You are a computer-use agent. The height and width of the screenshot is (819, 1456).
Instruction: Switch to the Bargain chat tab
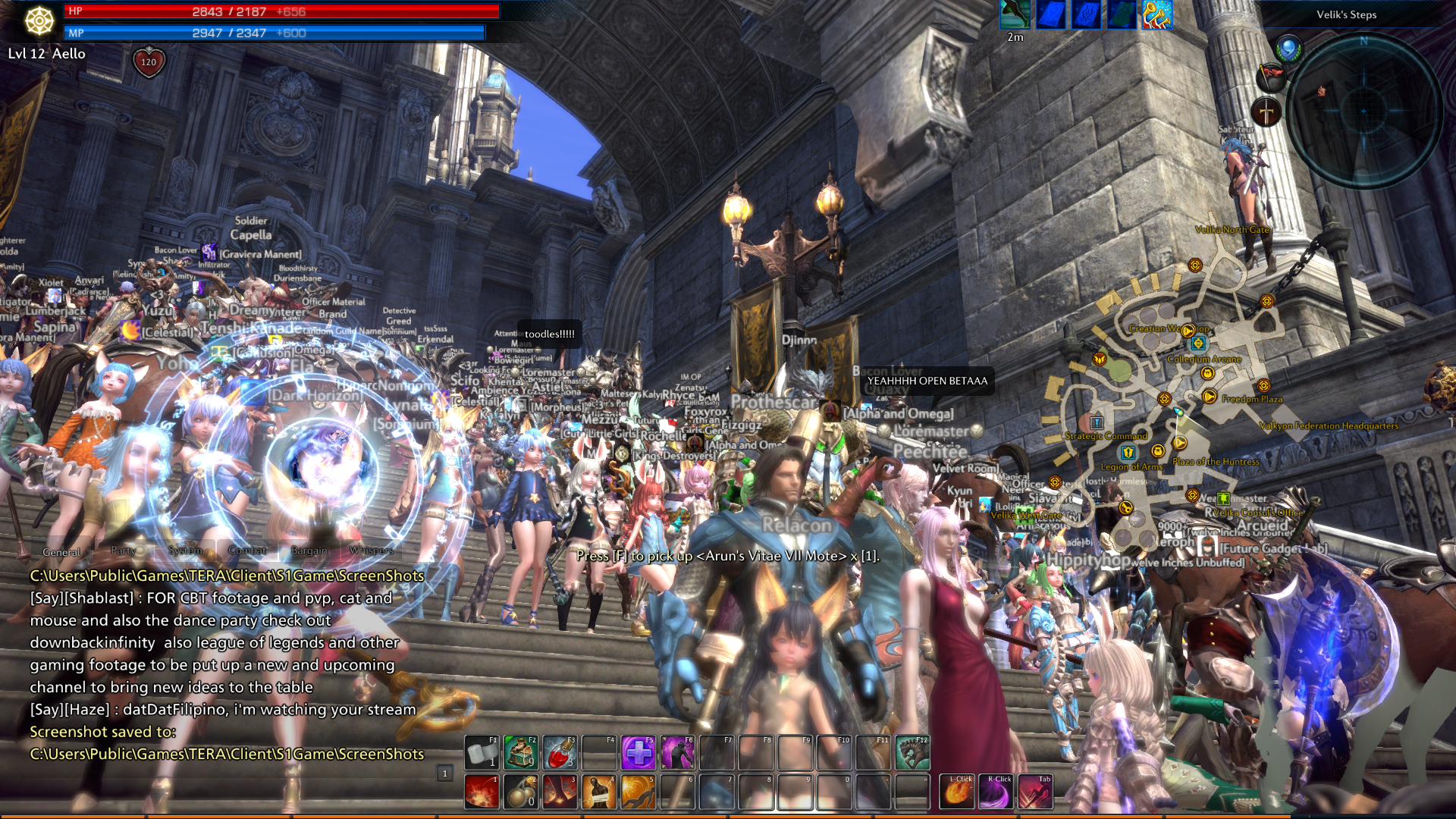coord(309,551)
